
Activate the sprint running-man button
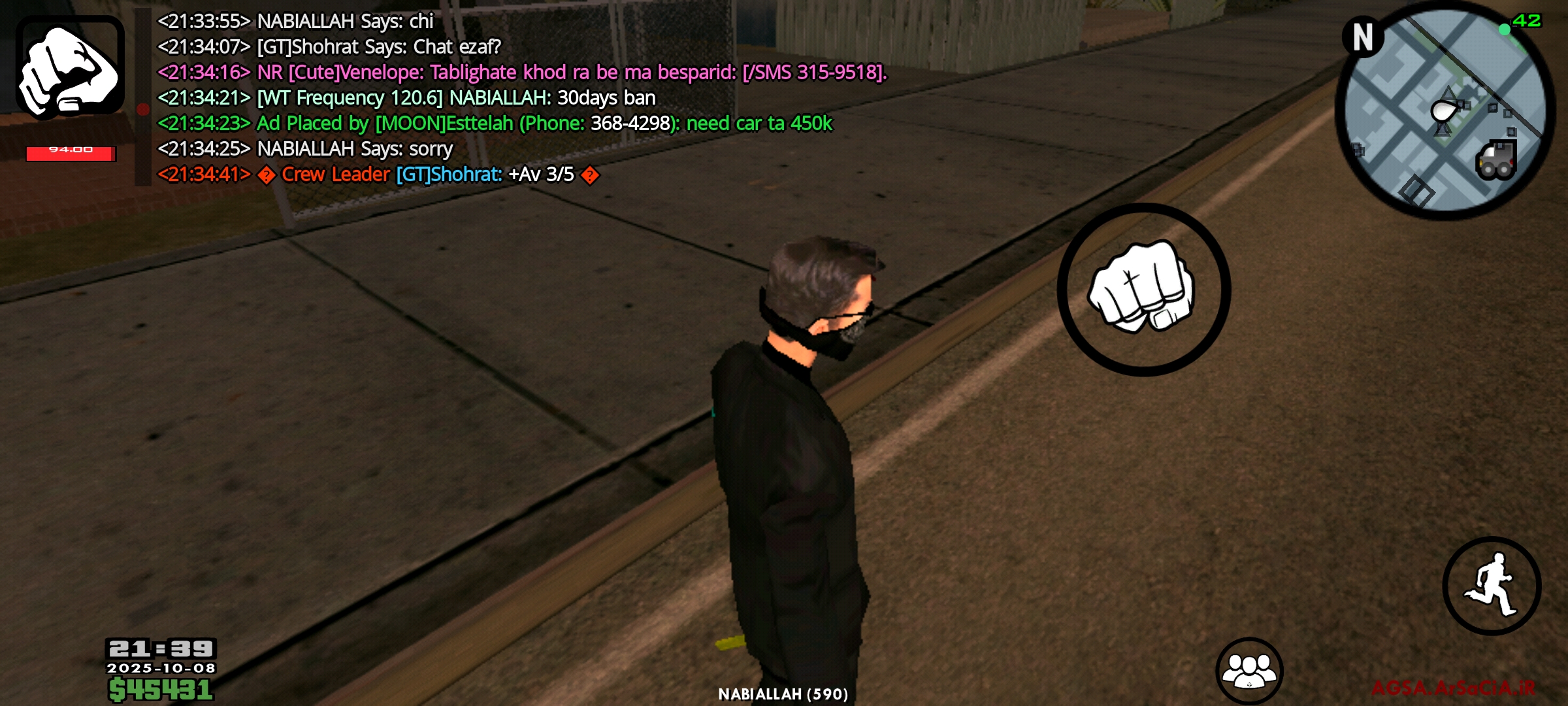(x=1492, y=586)
